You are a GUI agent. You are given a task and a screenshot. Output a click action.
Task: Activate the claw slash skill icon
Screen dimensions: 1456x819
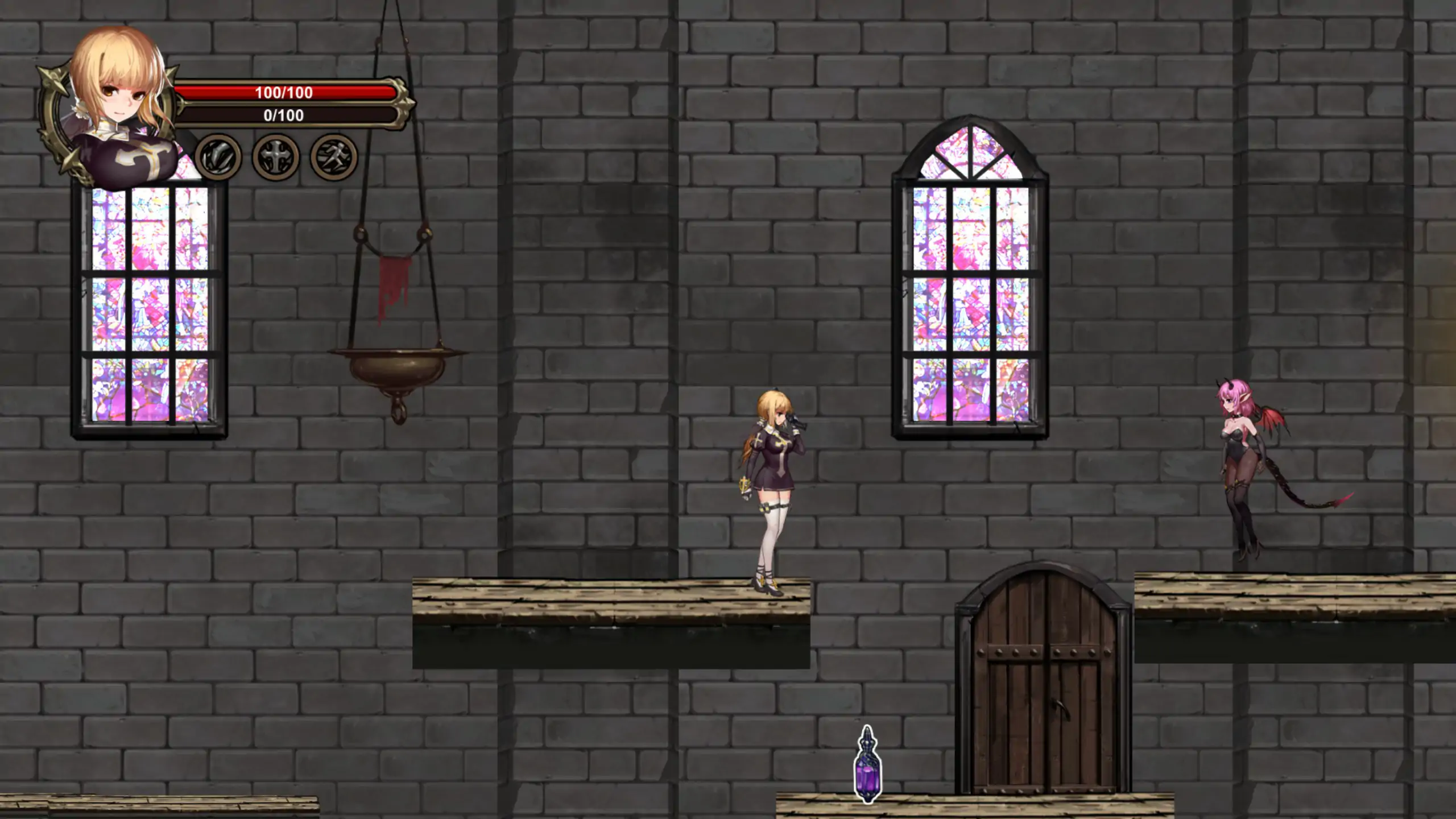pos(218,157)
